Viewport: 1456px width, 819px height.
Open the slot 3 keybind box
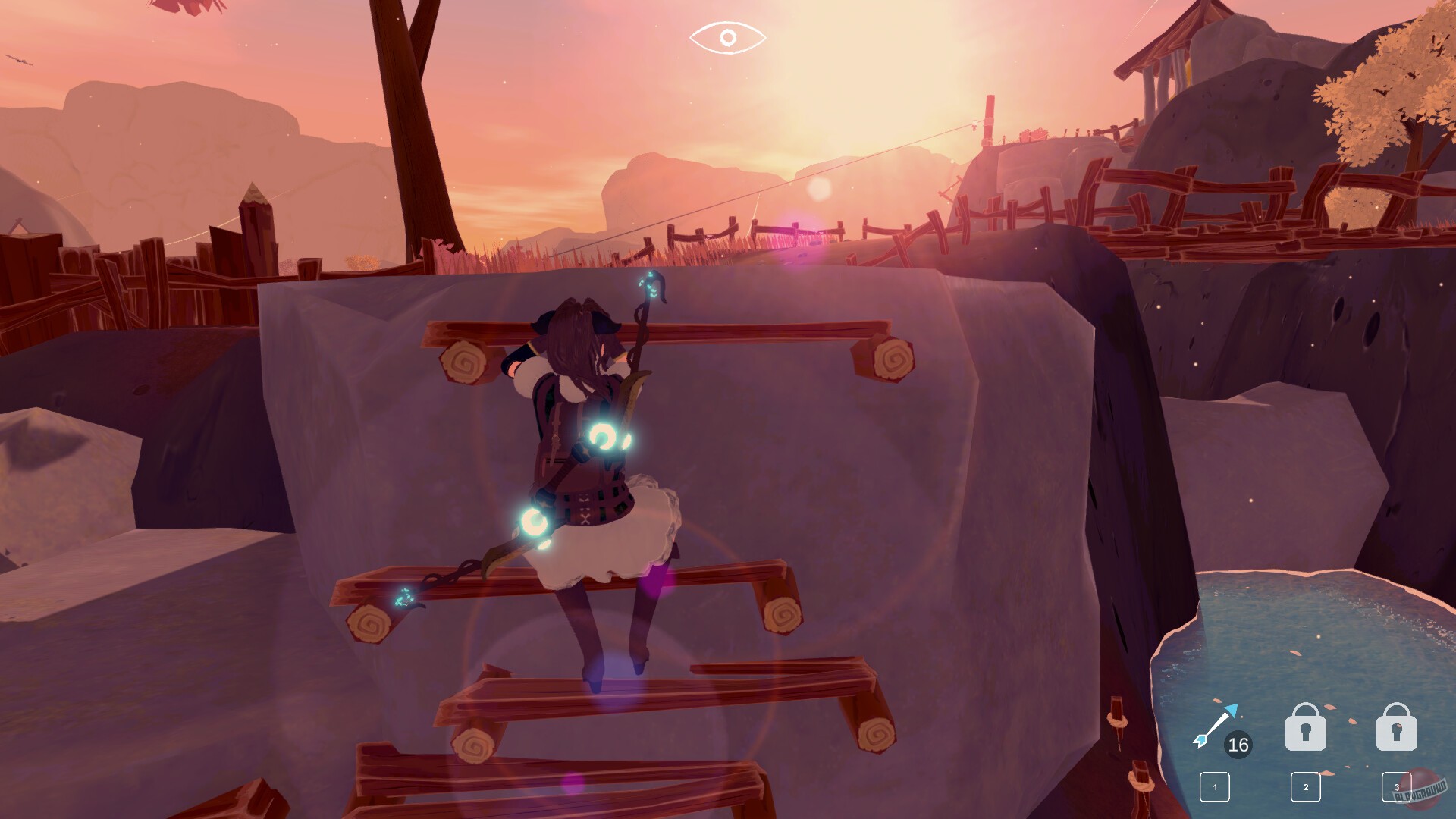(1398, 787)
